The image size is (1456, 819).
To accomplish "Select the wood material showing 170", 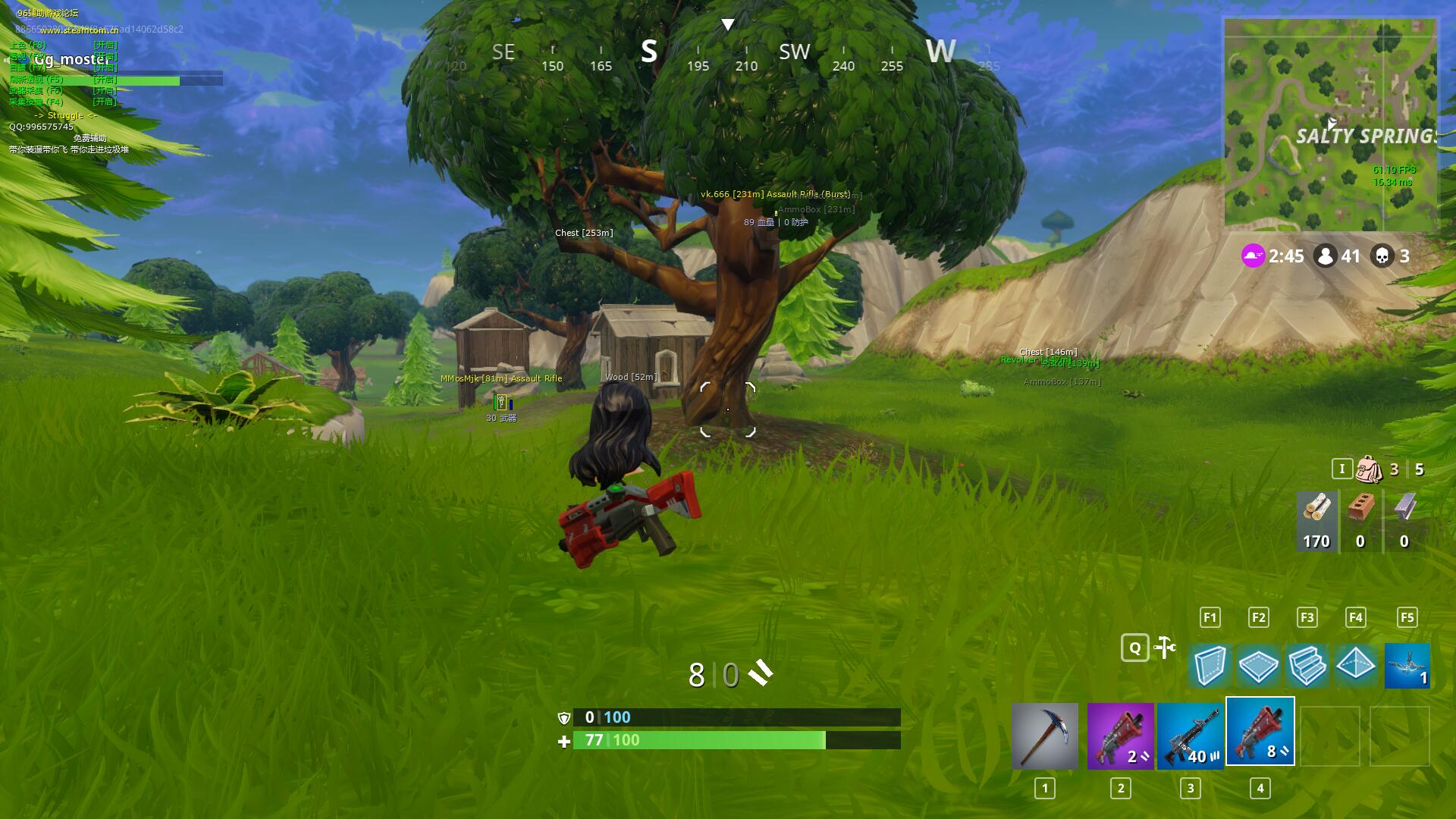I will (x=1316, y=519).
